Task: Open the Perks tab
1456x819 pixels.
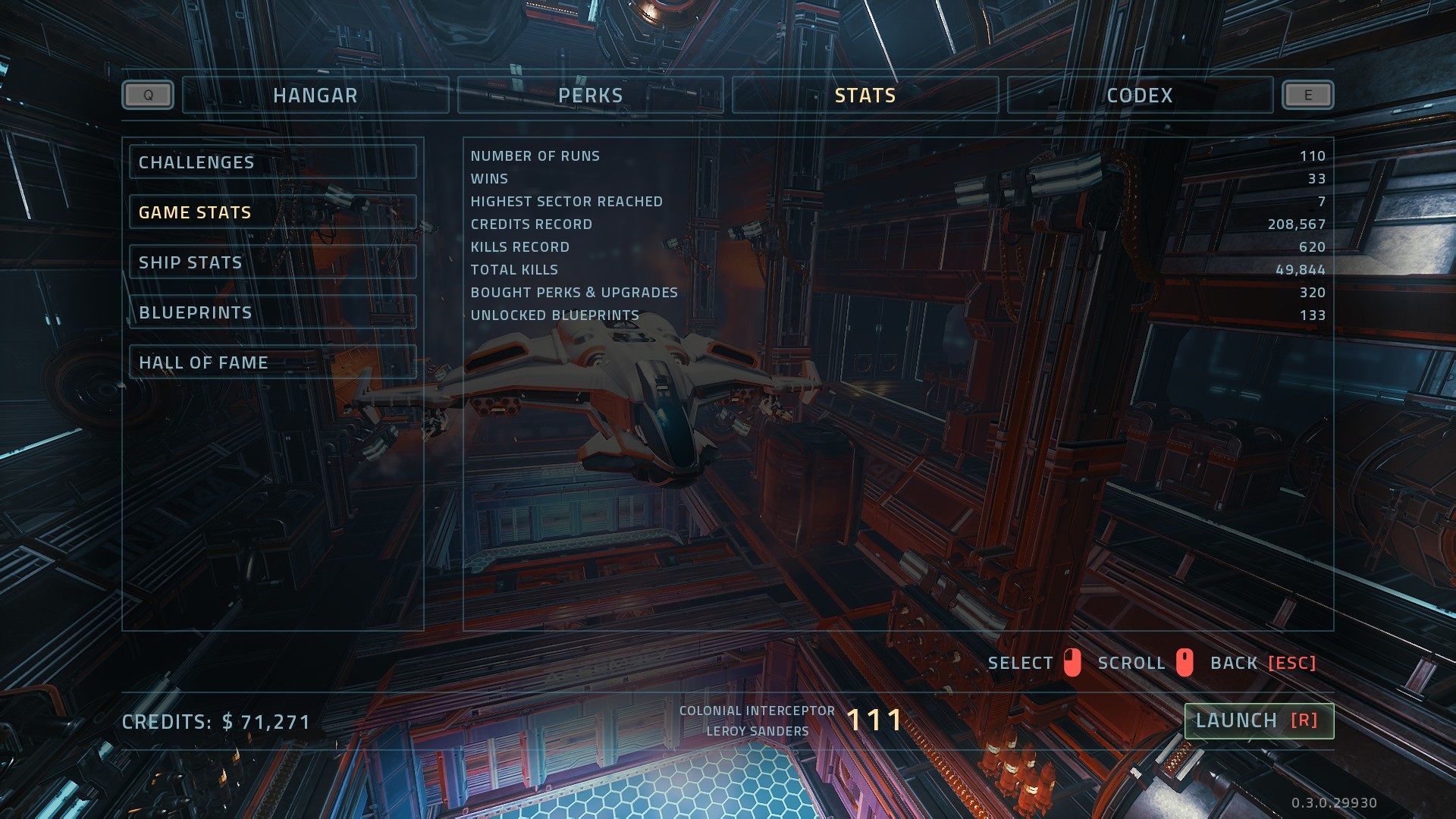Action: [590, 96]
